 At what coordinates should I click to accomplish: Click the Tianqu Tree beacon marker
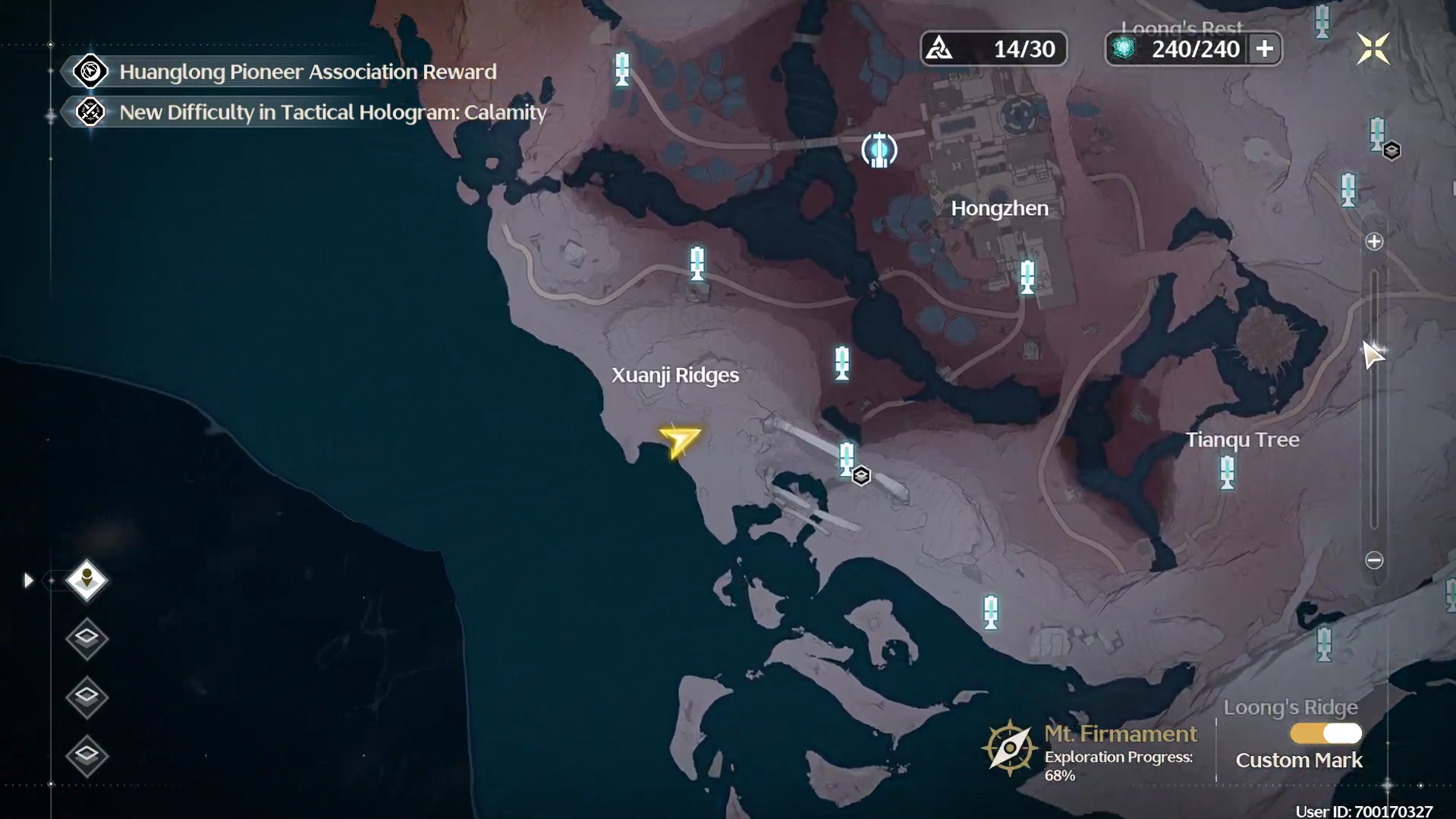pos(1228,472)
